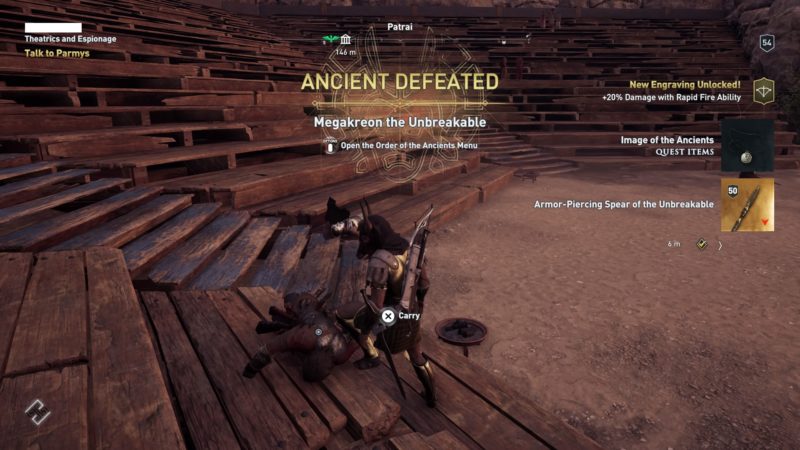
Task: Select the Image of the Ancients thumbnail
Action: 747,145
